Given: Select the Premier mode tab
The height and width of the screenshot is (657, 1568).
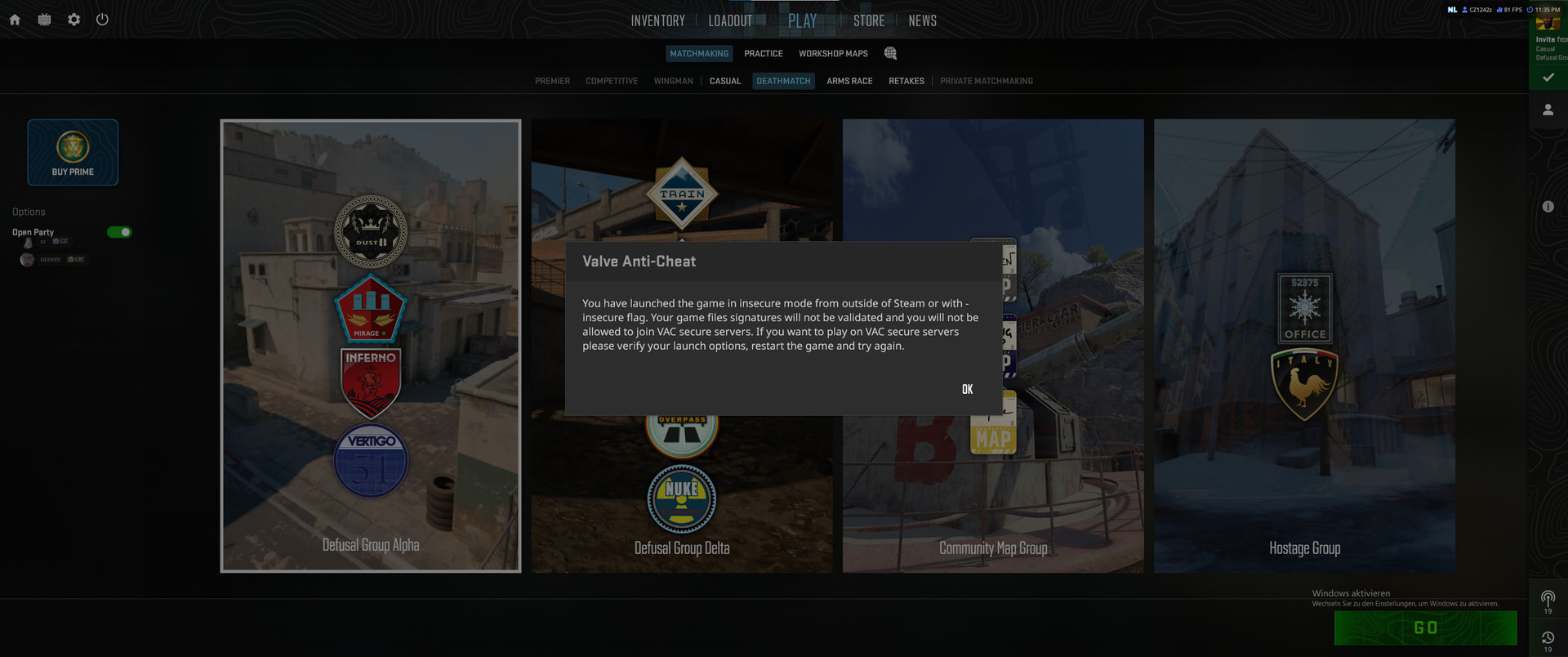Looking at the screenshot, I should [x=552, y=81].
